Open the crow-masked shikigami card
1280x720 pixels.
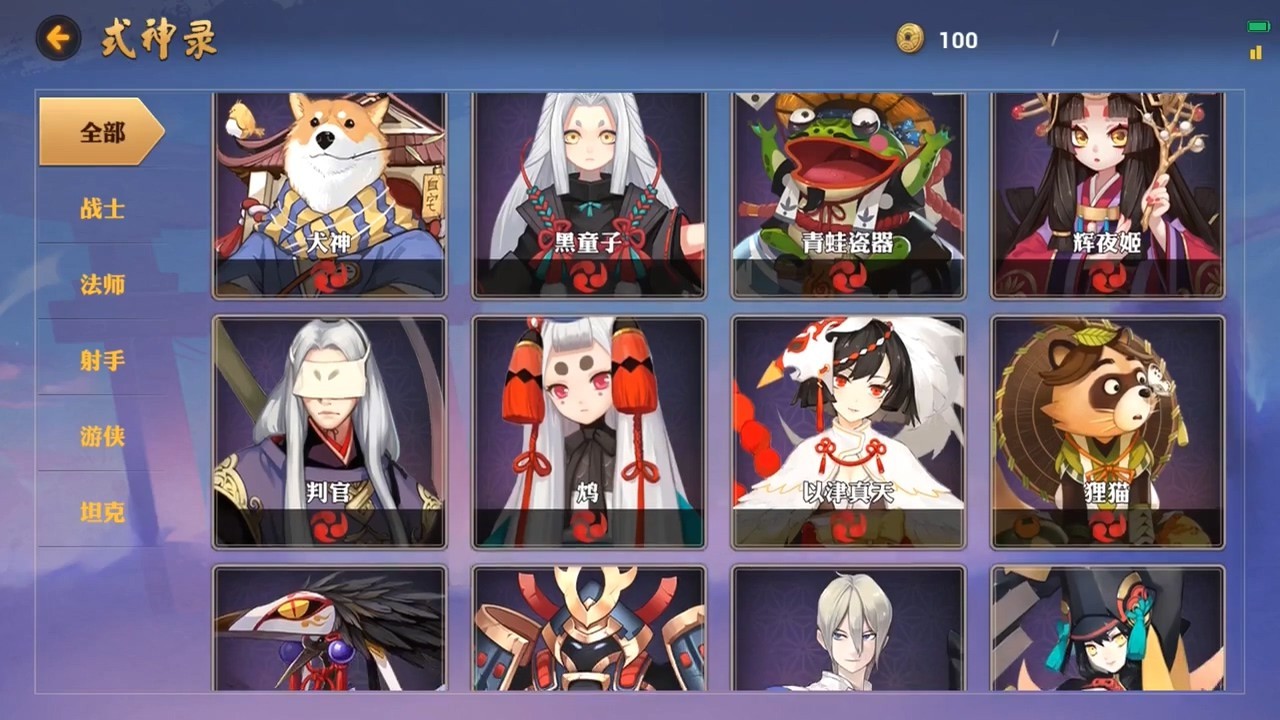[329, 628]
